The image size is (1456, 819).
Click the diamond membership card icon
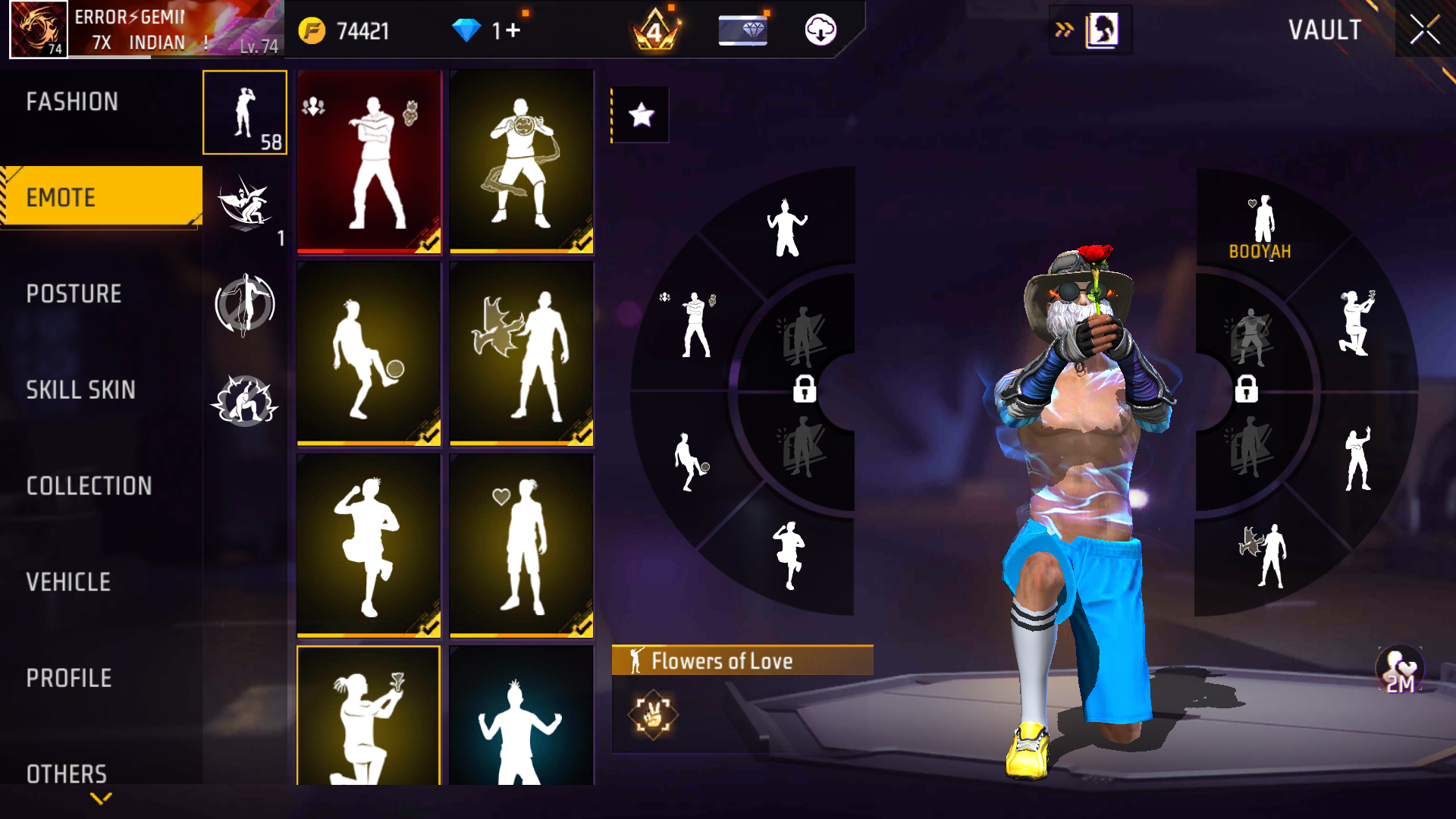click(742, 31)
